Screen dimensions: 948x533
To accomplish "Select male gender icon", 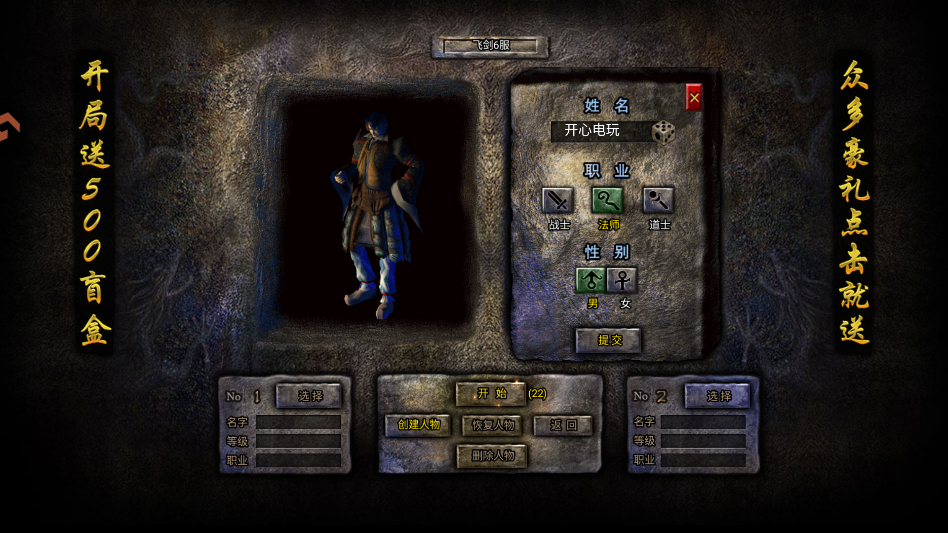I will coord(591,280).
